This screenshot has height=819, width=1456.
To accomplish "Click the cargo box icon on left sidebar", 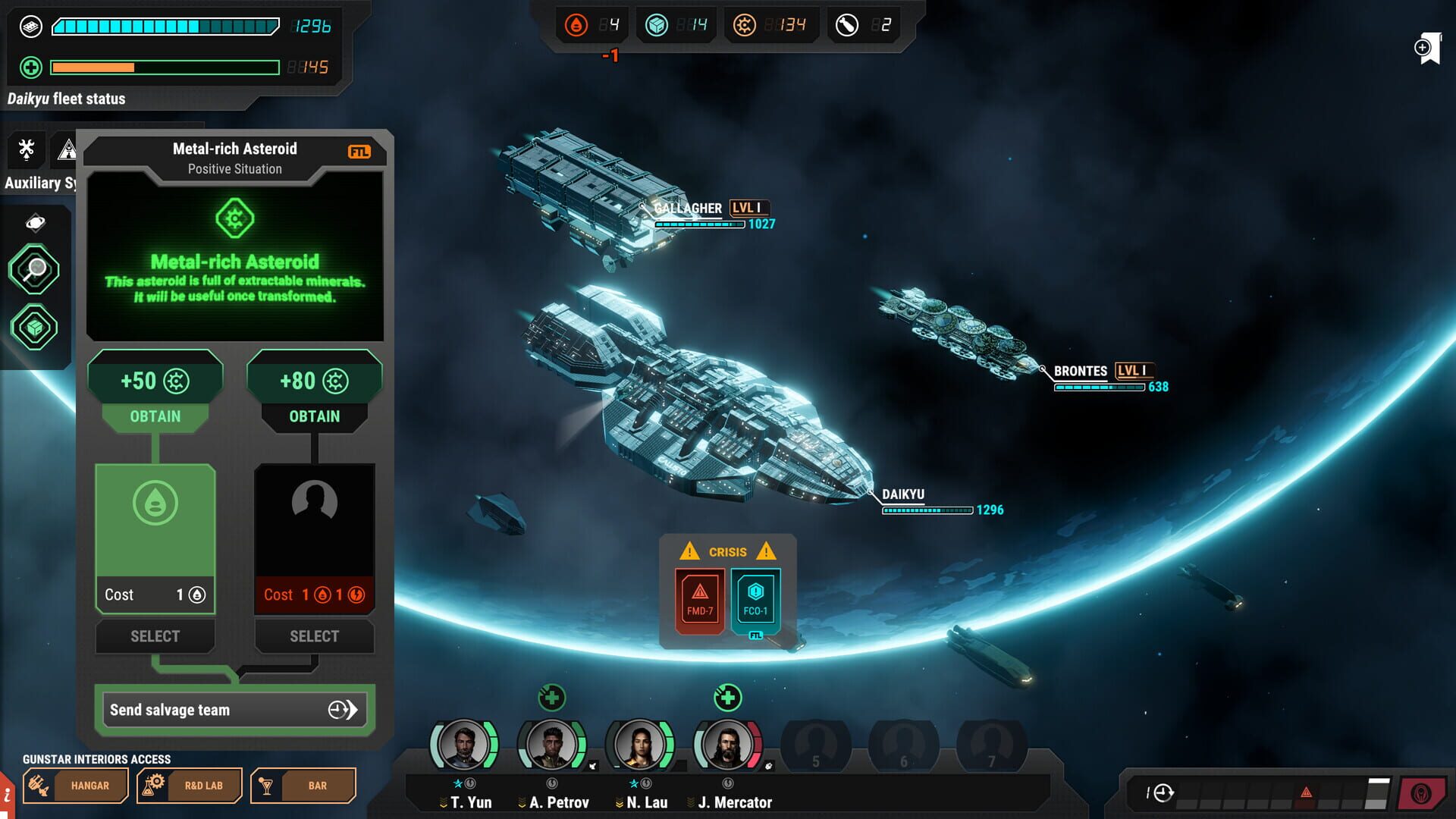I will coord(36,328).
